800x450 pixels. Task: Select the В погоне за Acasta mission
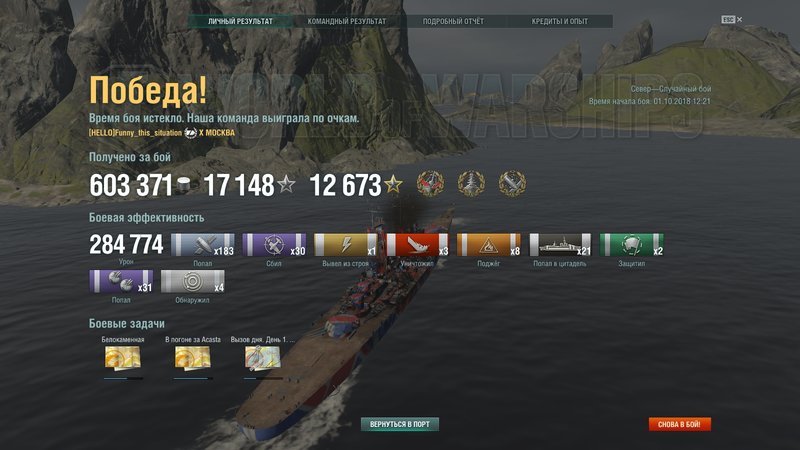pos(193,359)
